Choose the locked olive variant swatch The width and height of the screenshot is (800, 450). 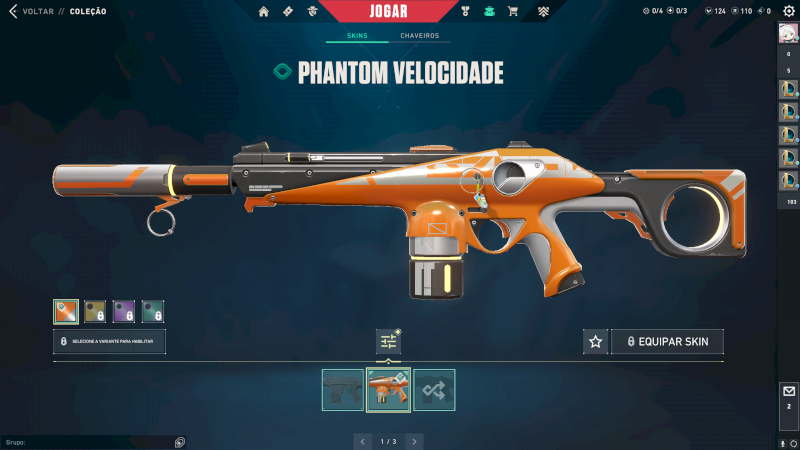coord(95,312)
